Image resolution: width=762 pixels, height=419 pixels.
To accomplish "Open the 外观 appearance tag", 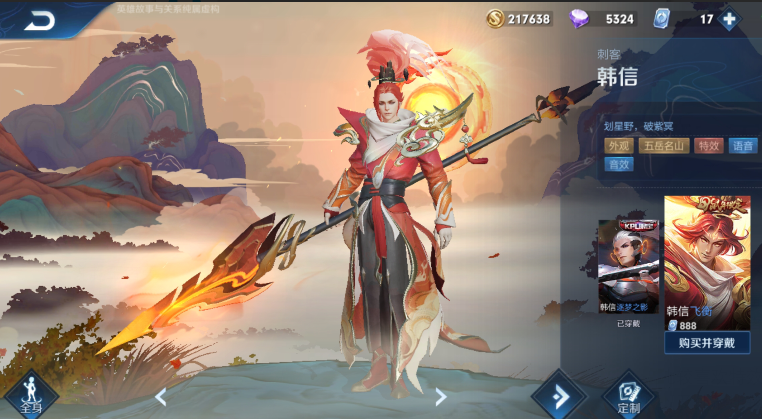I will coord(619,146).
